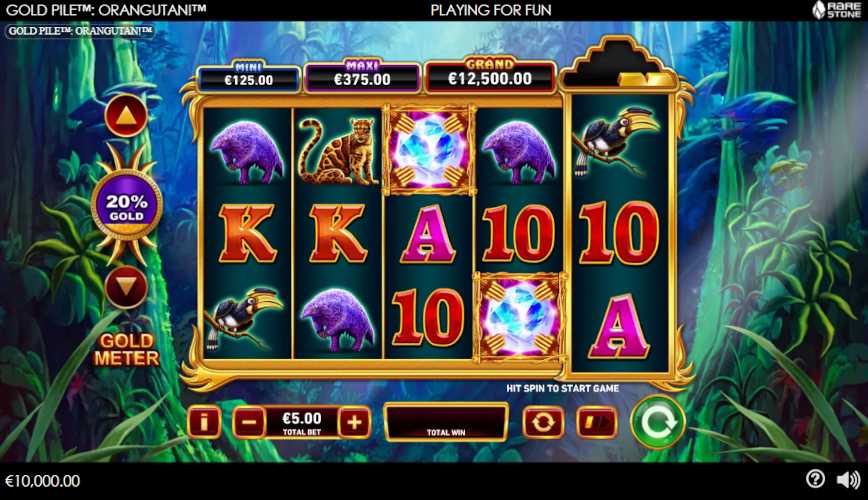Increase total bet with the plus button
The image size is (868, 500).
click(354, 422)
